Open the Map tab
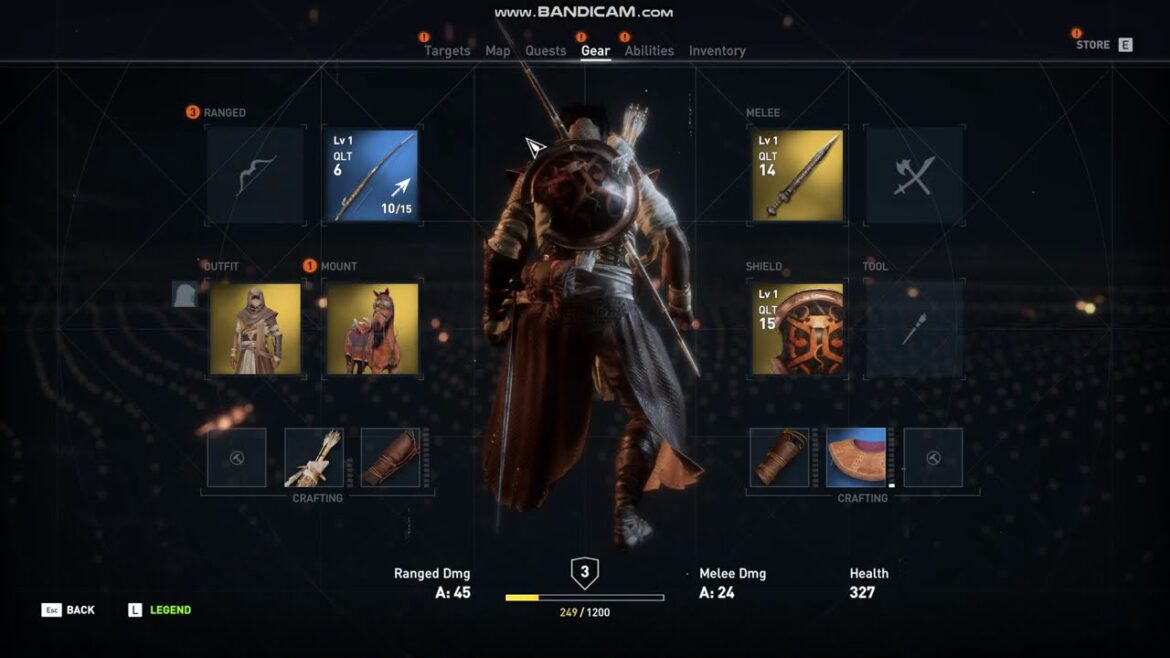Image resolution: width=1170 pixels, height=658 pixels. (x=498, y=51)
